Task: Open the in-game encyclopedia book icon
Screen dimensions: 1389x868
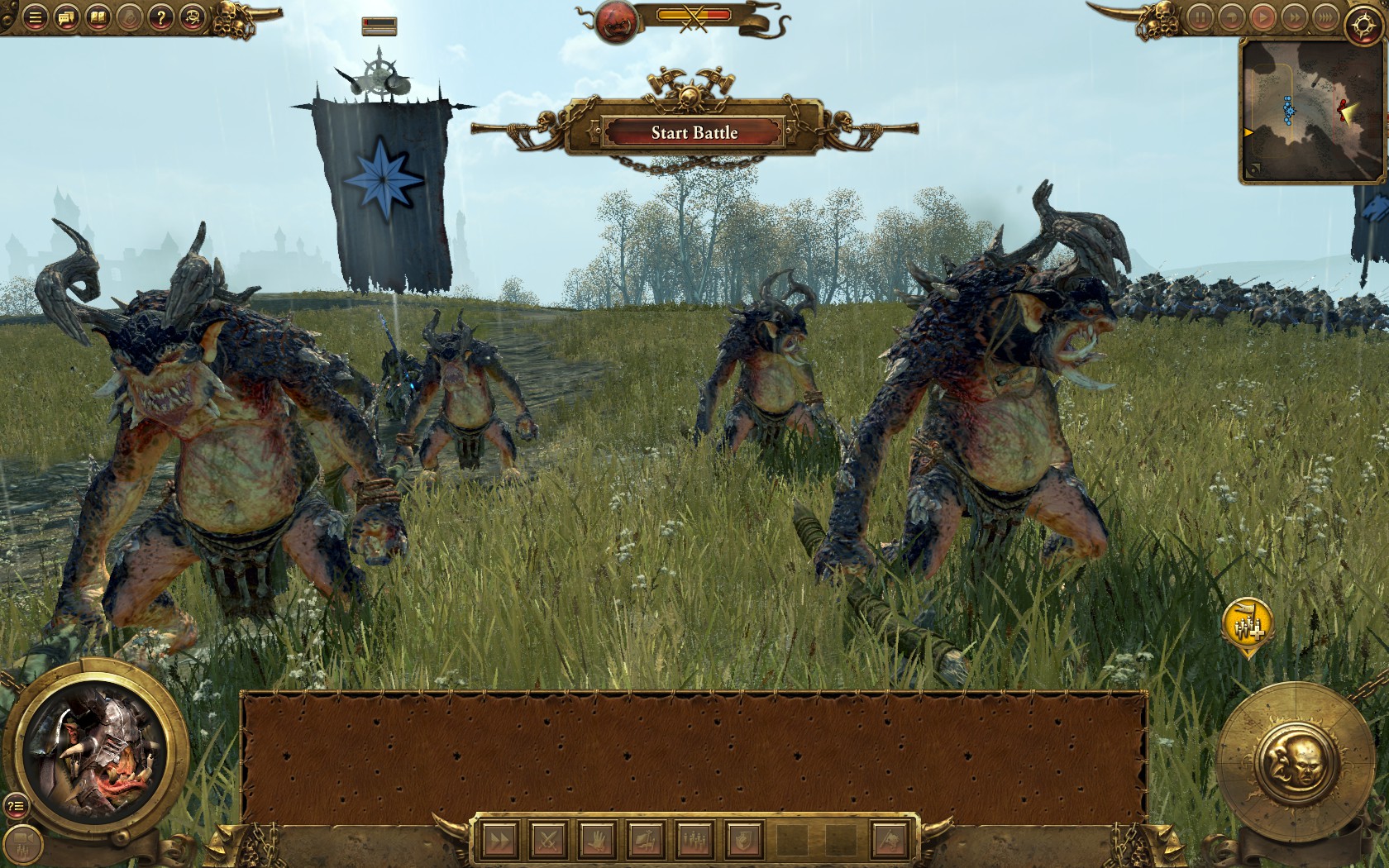Action: tap(98, 18)
